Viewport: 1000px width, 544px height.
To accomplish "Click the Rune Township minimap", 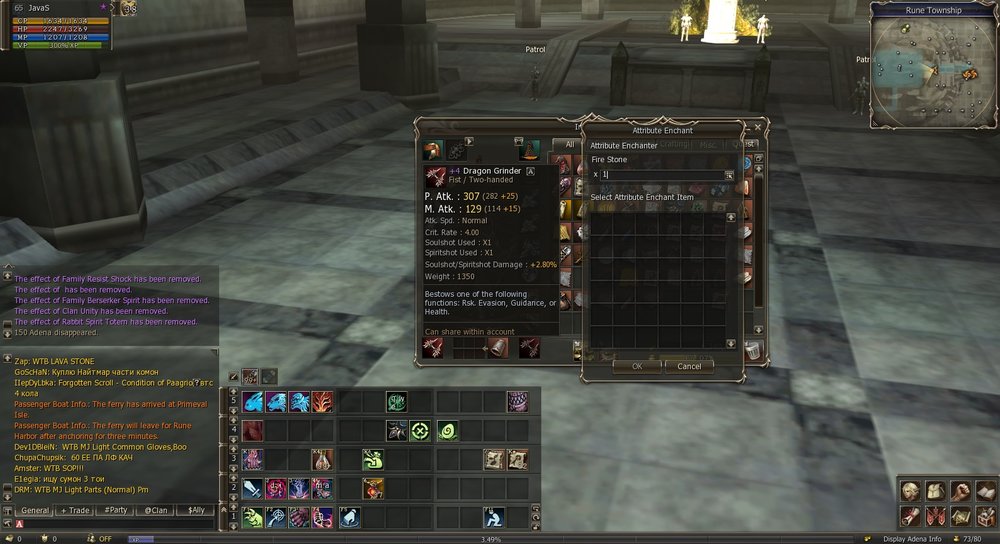I will pos(930,65).
